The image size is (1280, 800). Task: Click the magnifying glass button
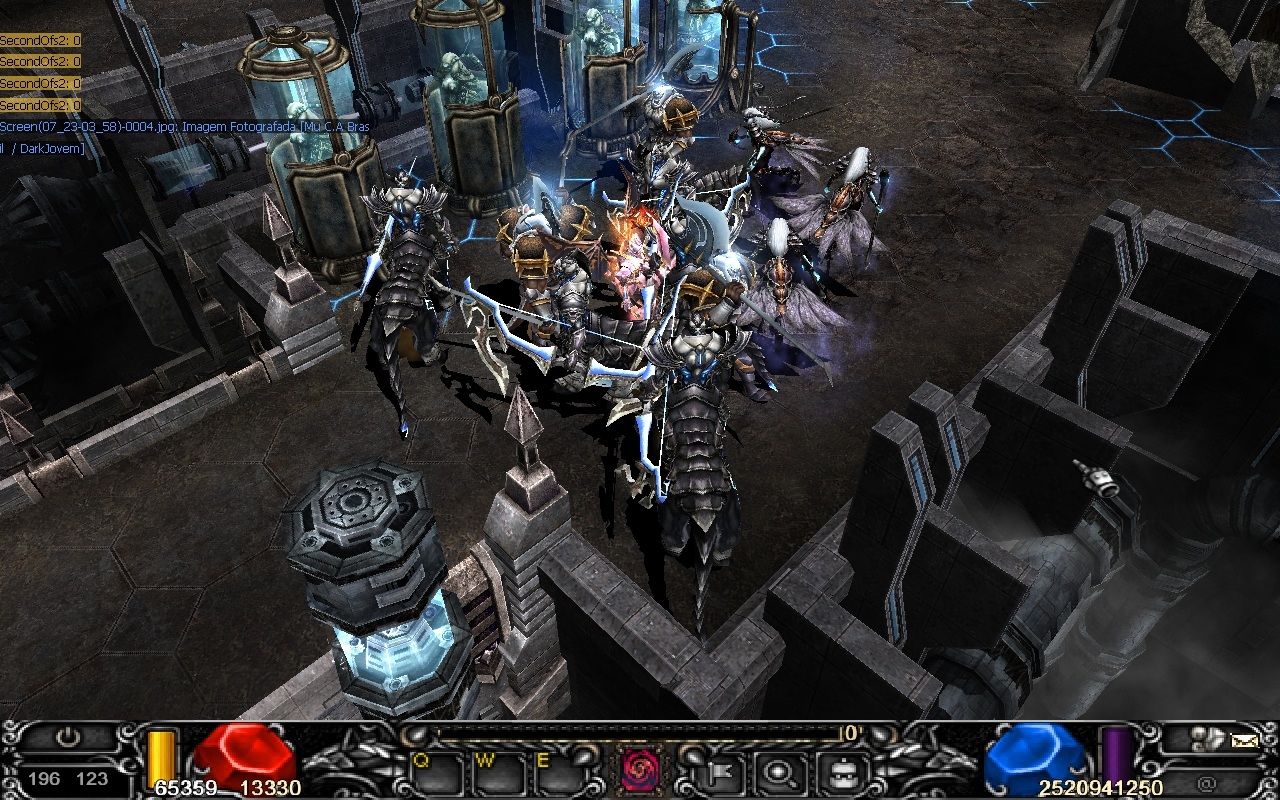pos(777,771)
